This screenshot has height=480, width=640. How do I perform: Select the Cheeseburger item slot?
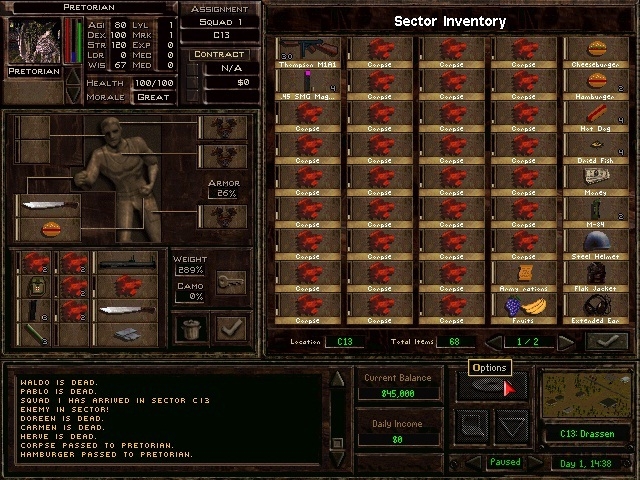pyautogui.click(x=597, y=51)
